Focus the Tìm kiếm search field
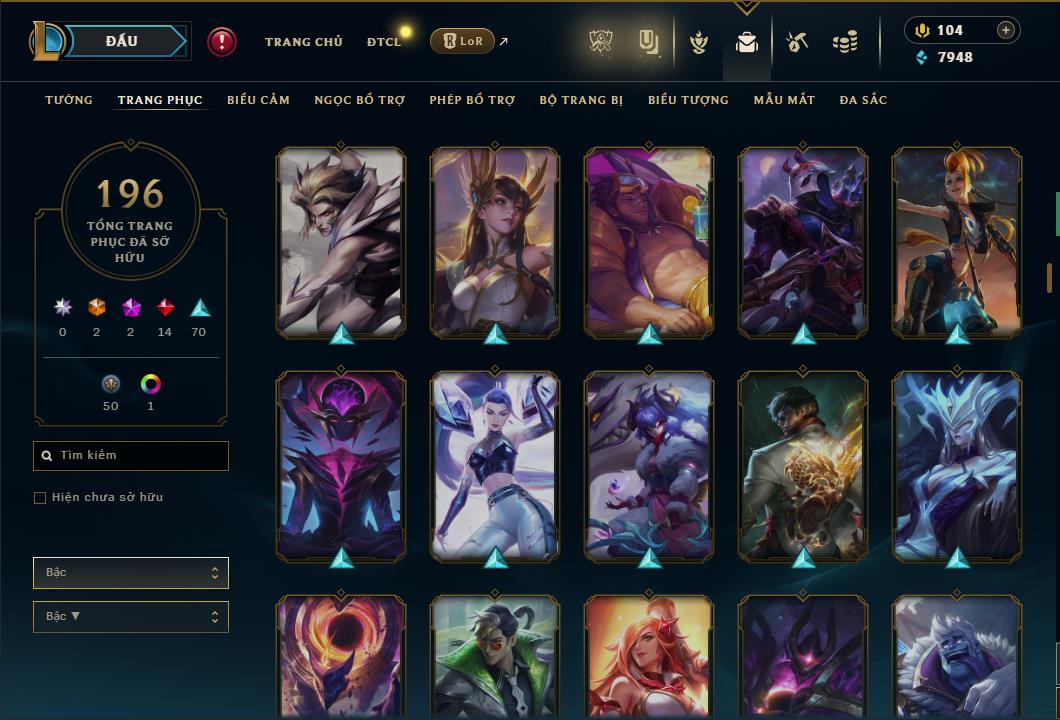Image resolution: width=1060 pixels, height=720 pixels. pos(131,456)
